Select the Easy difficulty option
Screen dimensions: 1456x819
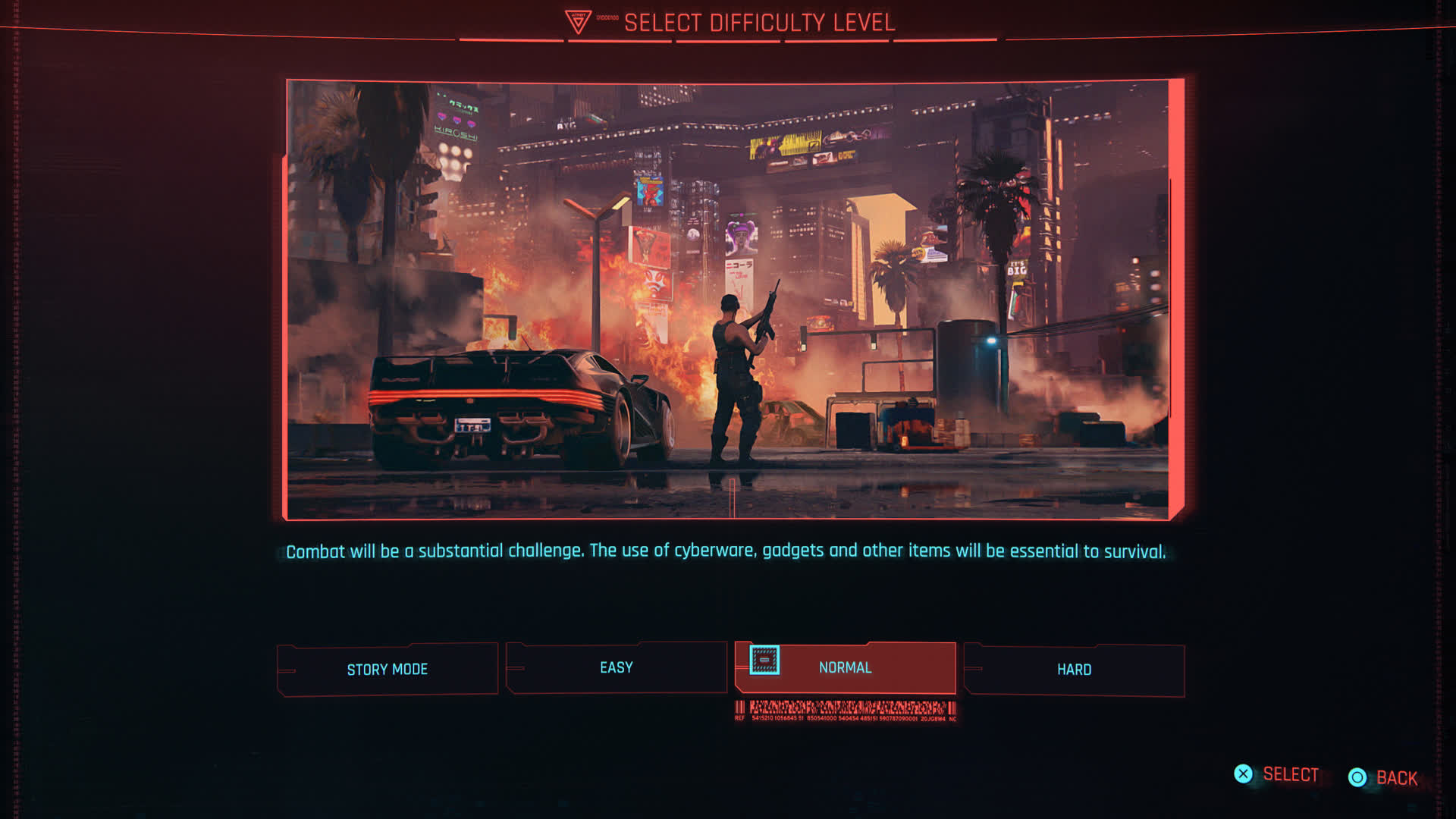[x=616, y=667]
